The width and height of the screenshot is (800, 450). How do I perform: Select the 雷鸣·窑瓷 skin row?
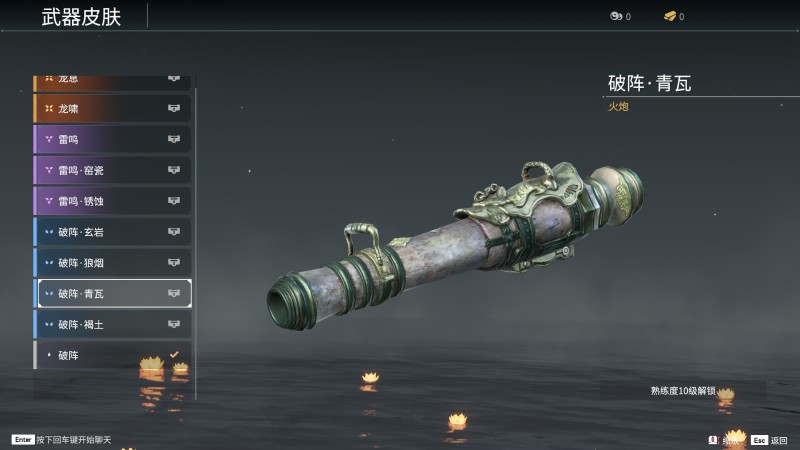coord(112,170)
